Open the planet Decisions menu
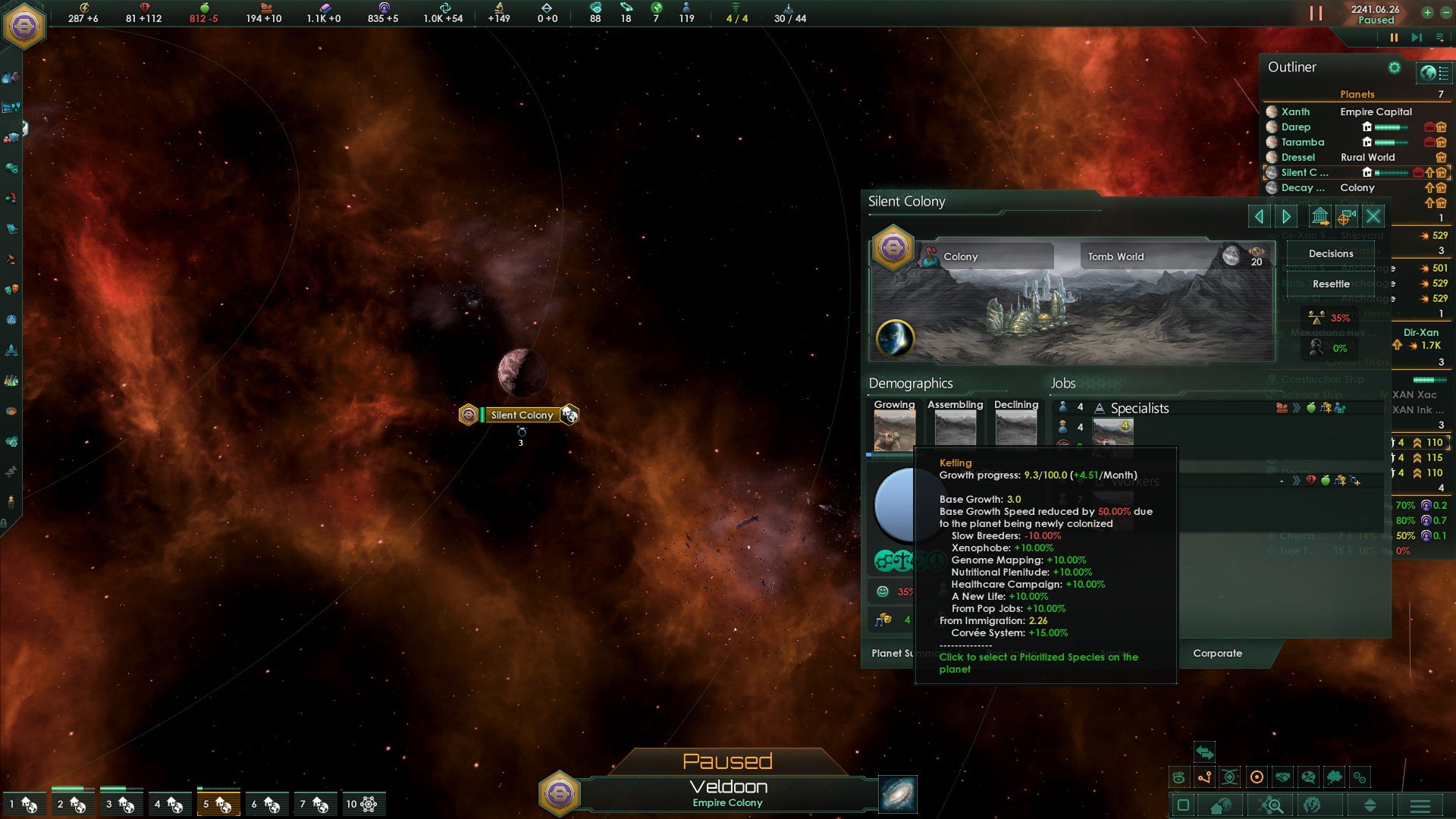 click(x=1330, y=254)
